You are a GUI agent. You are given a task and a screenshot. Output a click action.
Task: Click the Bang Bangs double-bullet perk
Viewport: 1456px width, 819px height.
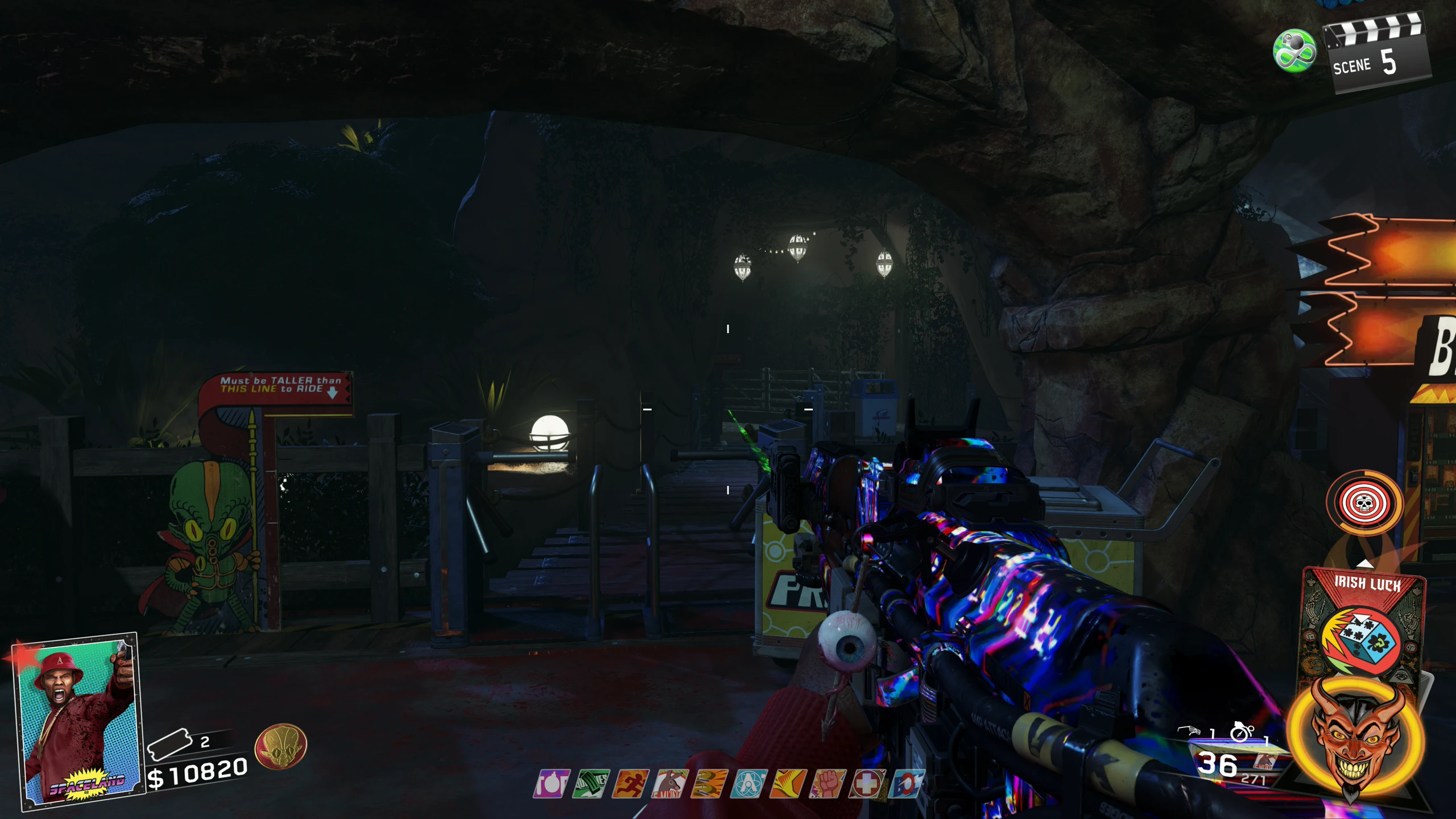[x=709, y=784]
